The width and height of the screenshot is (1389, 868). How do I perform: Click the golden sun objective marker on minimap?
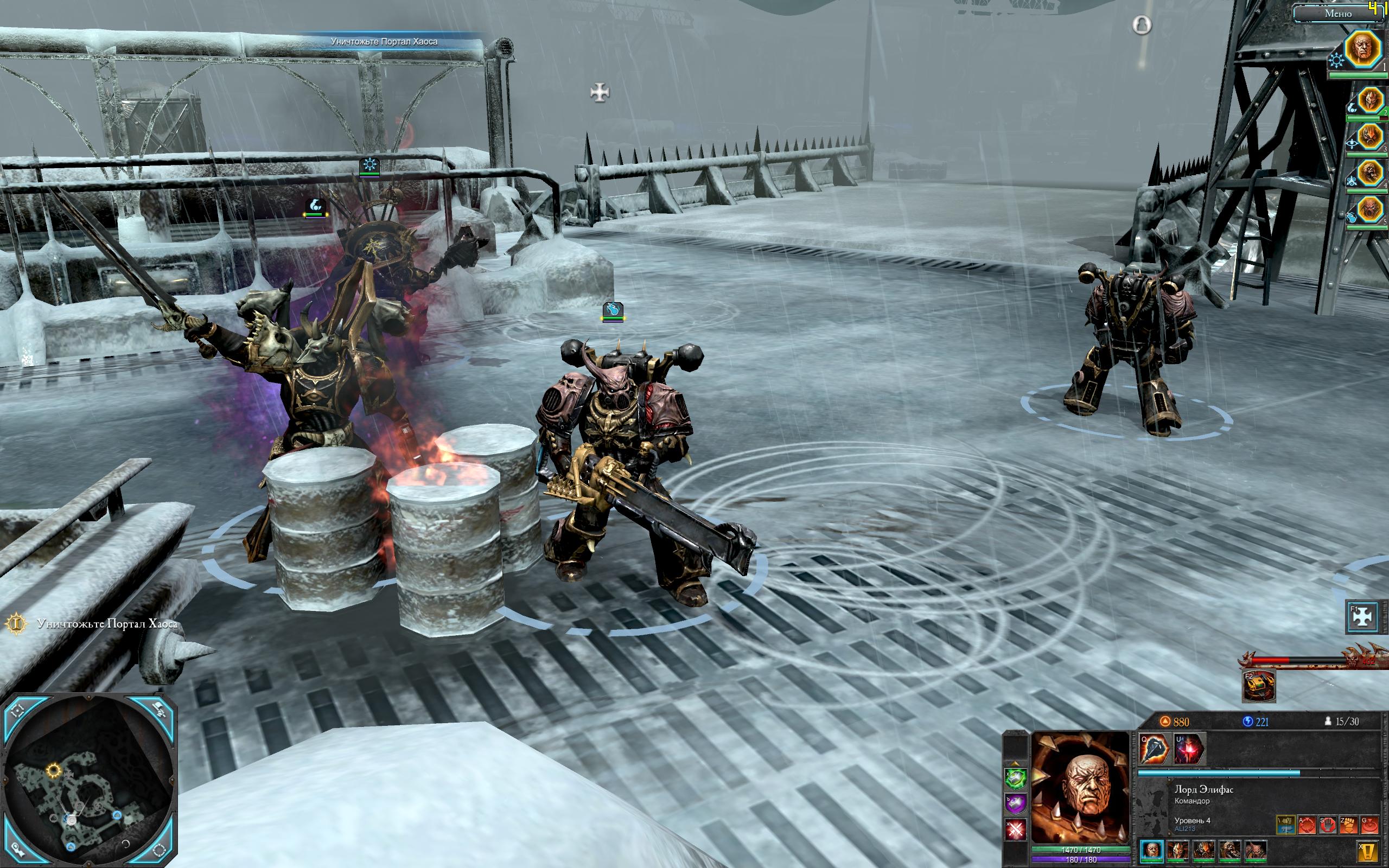pyautogui.click(x=54, y=769)
